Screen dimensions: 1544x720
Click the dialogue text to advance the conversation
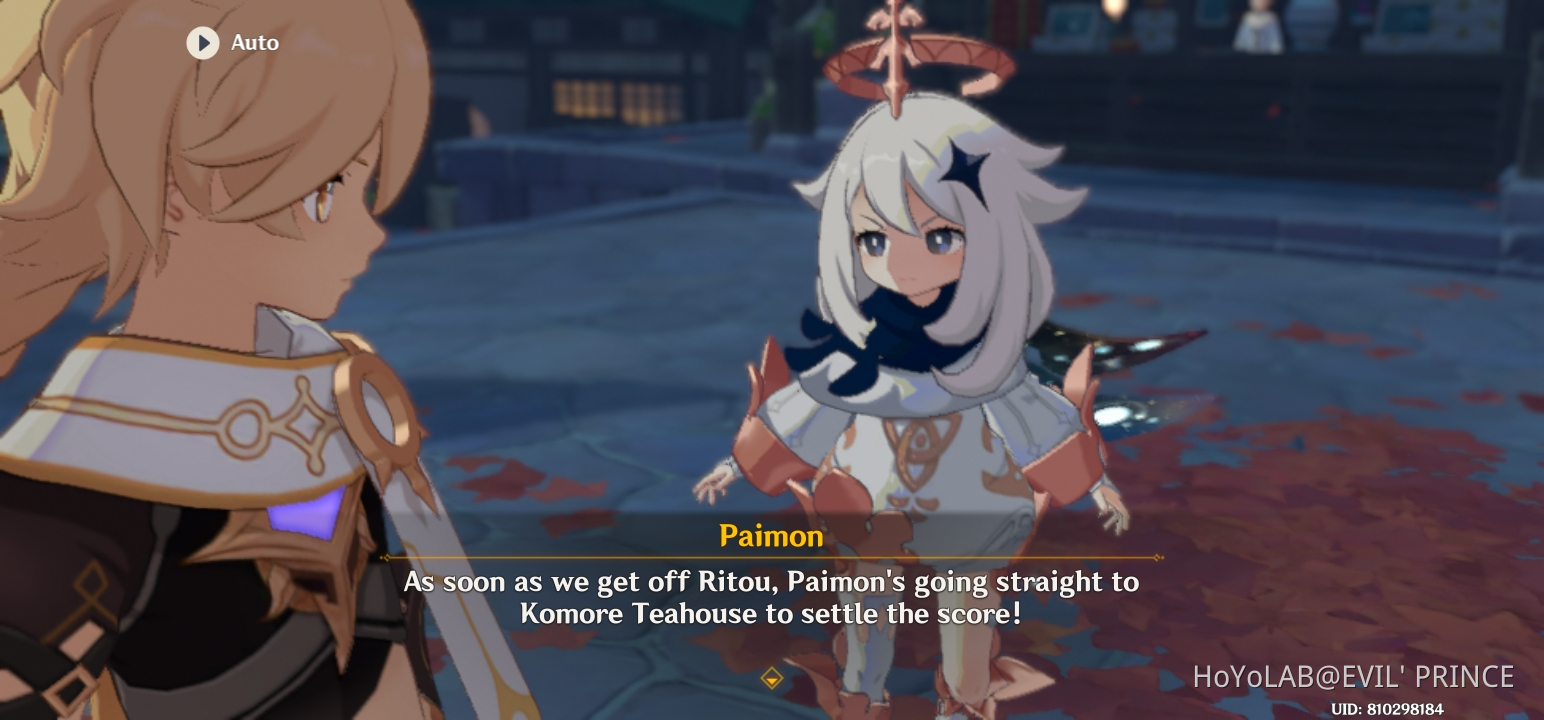coord(770,595)
